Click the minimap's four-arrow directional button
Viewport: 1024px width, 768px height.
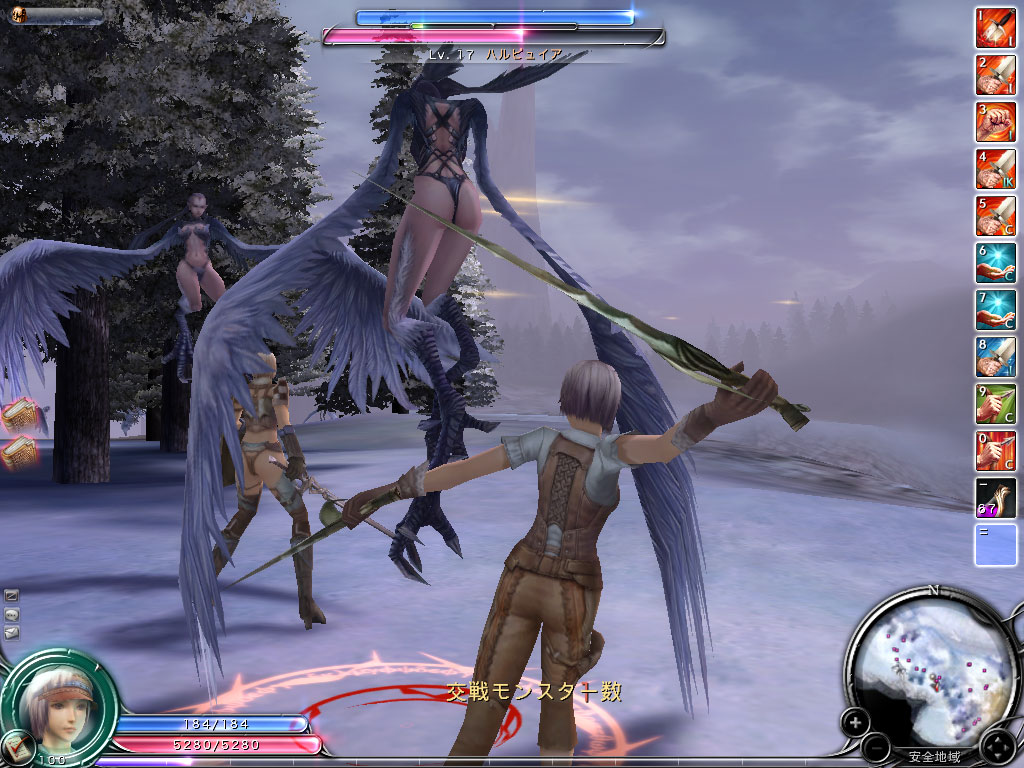coord(997,745)
